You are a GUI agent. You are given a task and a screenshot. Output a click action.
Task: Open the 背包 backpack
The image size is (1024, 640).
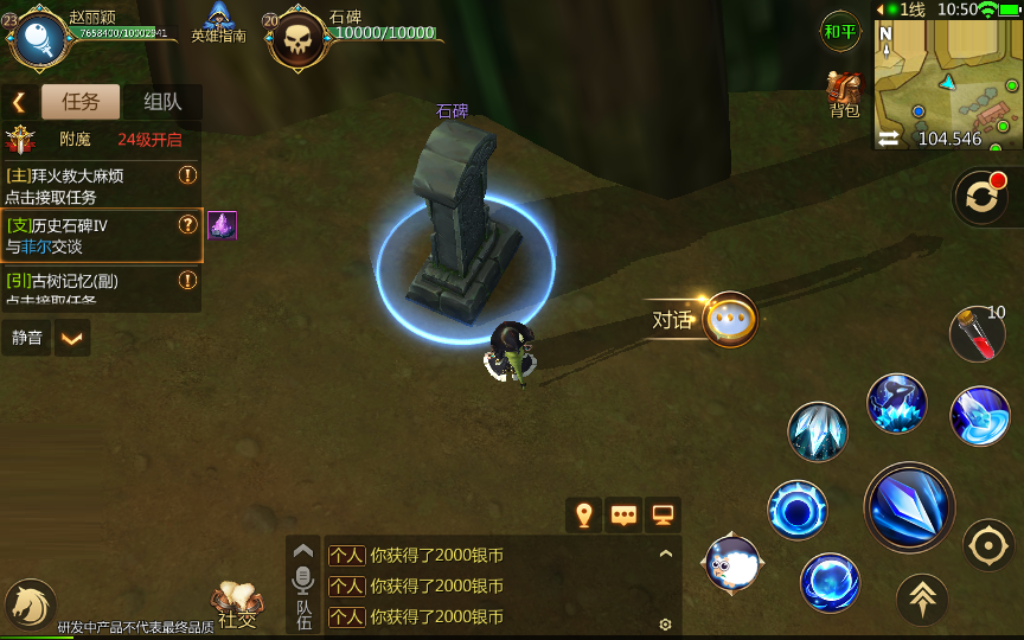click(x=844, y=94)
